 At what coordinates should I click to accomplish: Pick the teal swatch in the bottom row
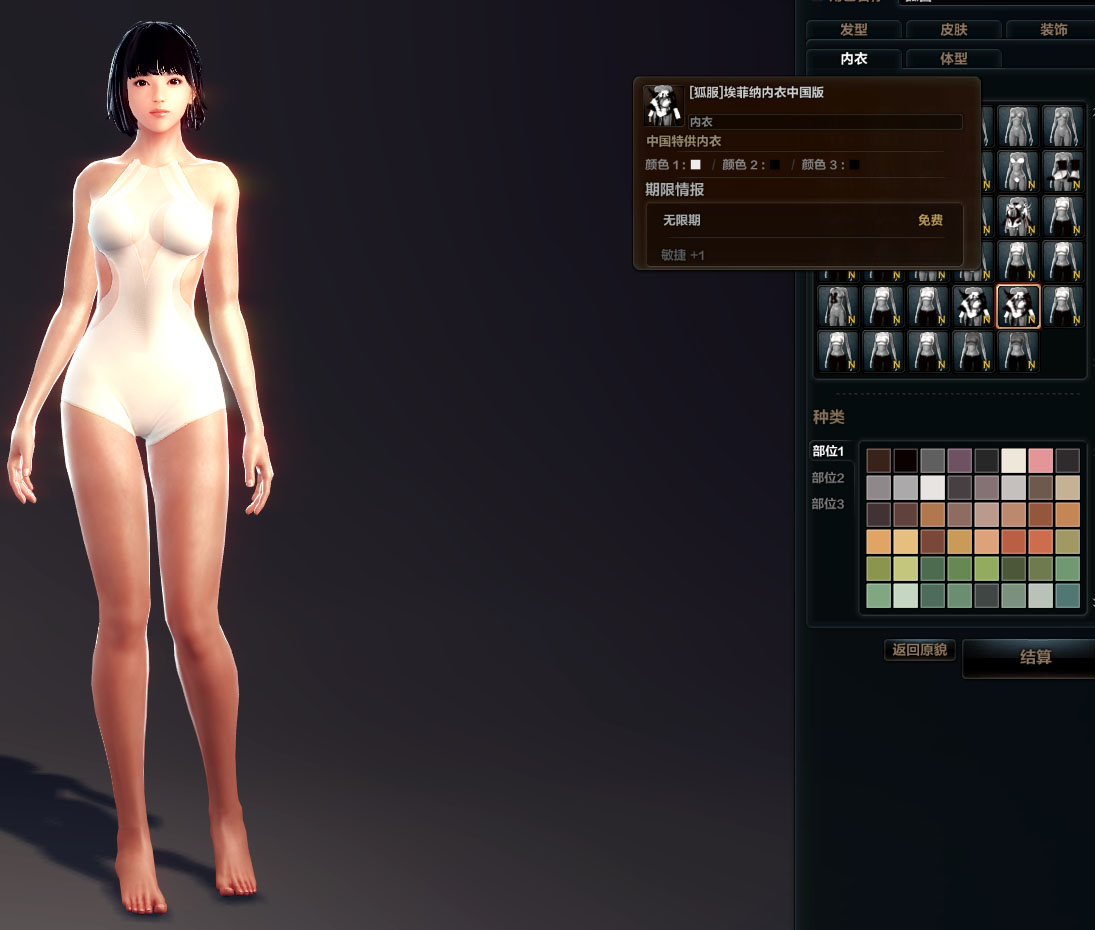[x=1067, y=596]
